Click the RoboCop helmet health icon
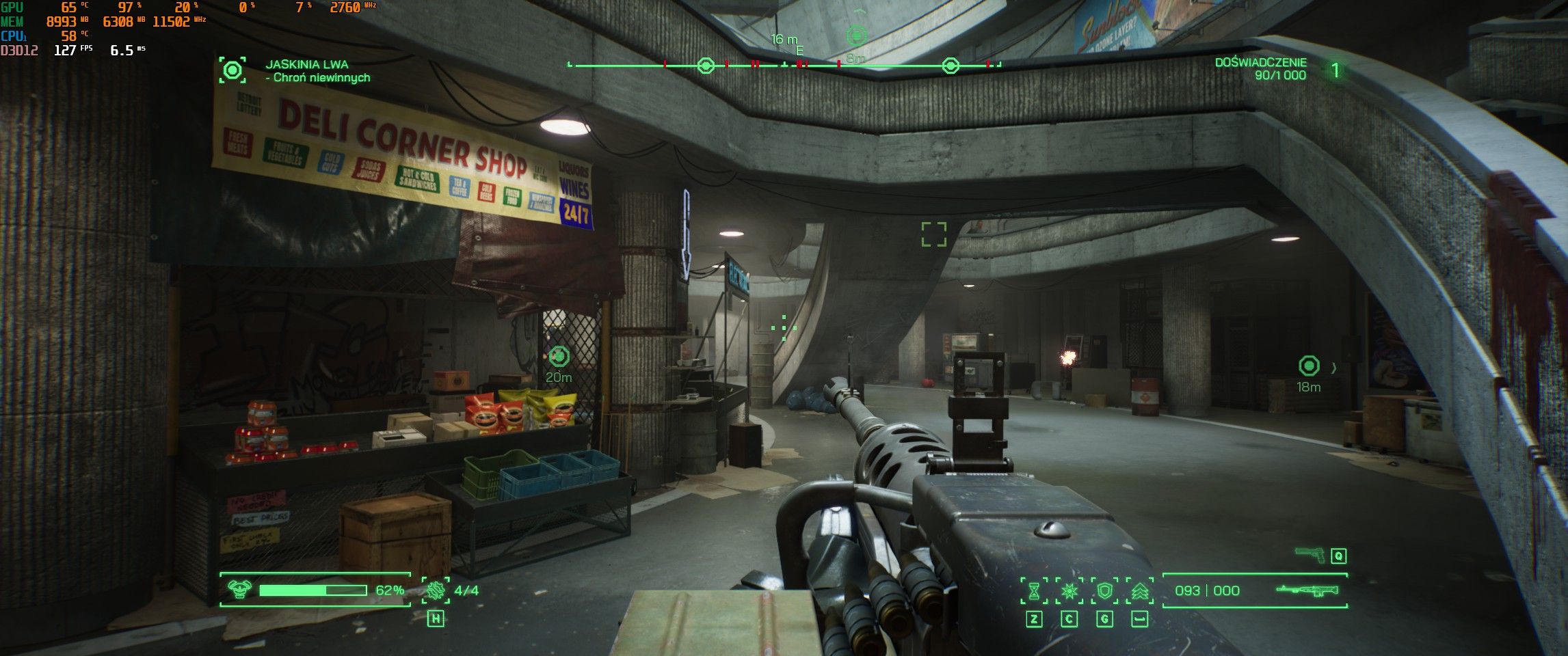The width and height of the screenshot is (1568, 656). coord(238,590)
